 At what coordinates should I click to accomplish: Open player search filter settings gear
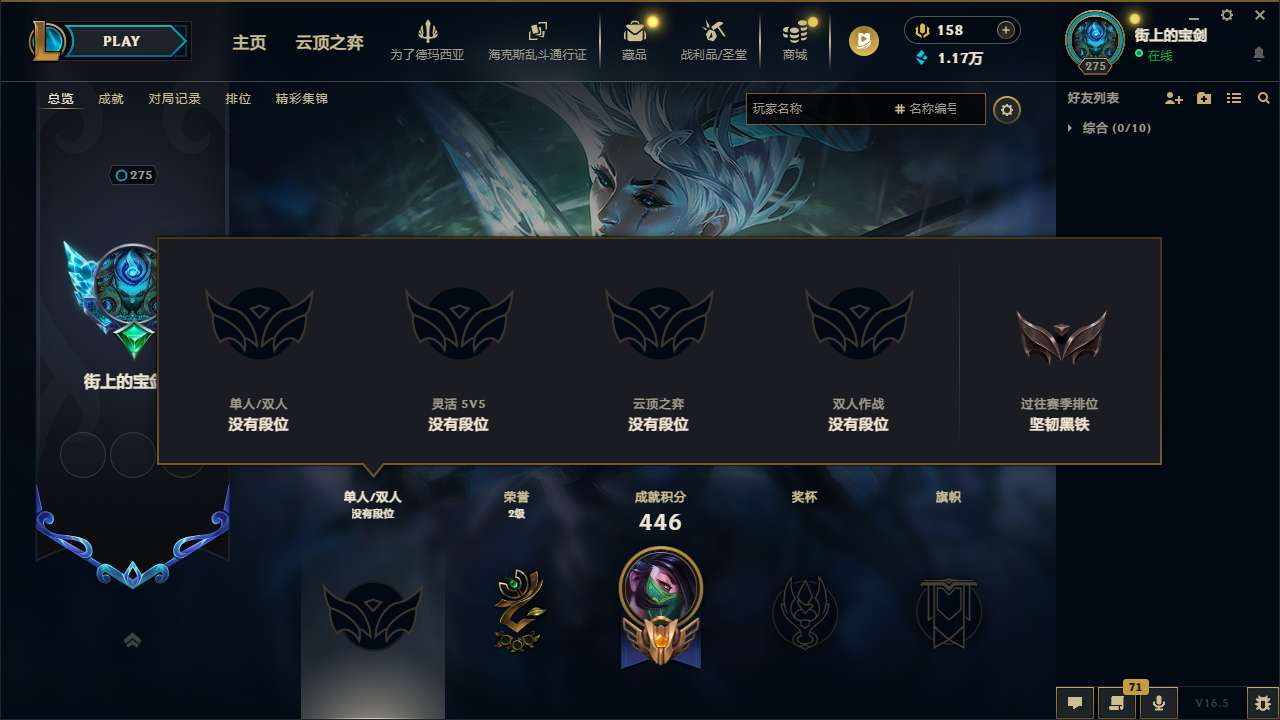coord(1007,110)
